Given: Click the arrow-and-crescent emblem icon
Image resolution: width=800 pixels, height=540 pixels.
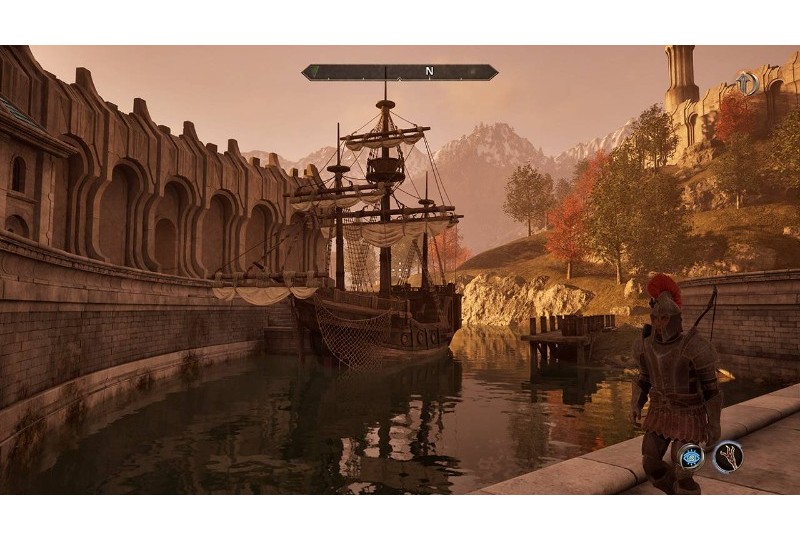Looking at the screenshot, I should [745, 84].
